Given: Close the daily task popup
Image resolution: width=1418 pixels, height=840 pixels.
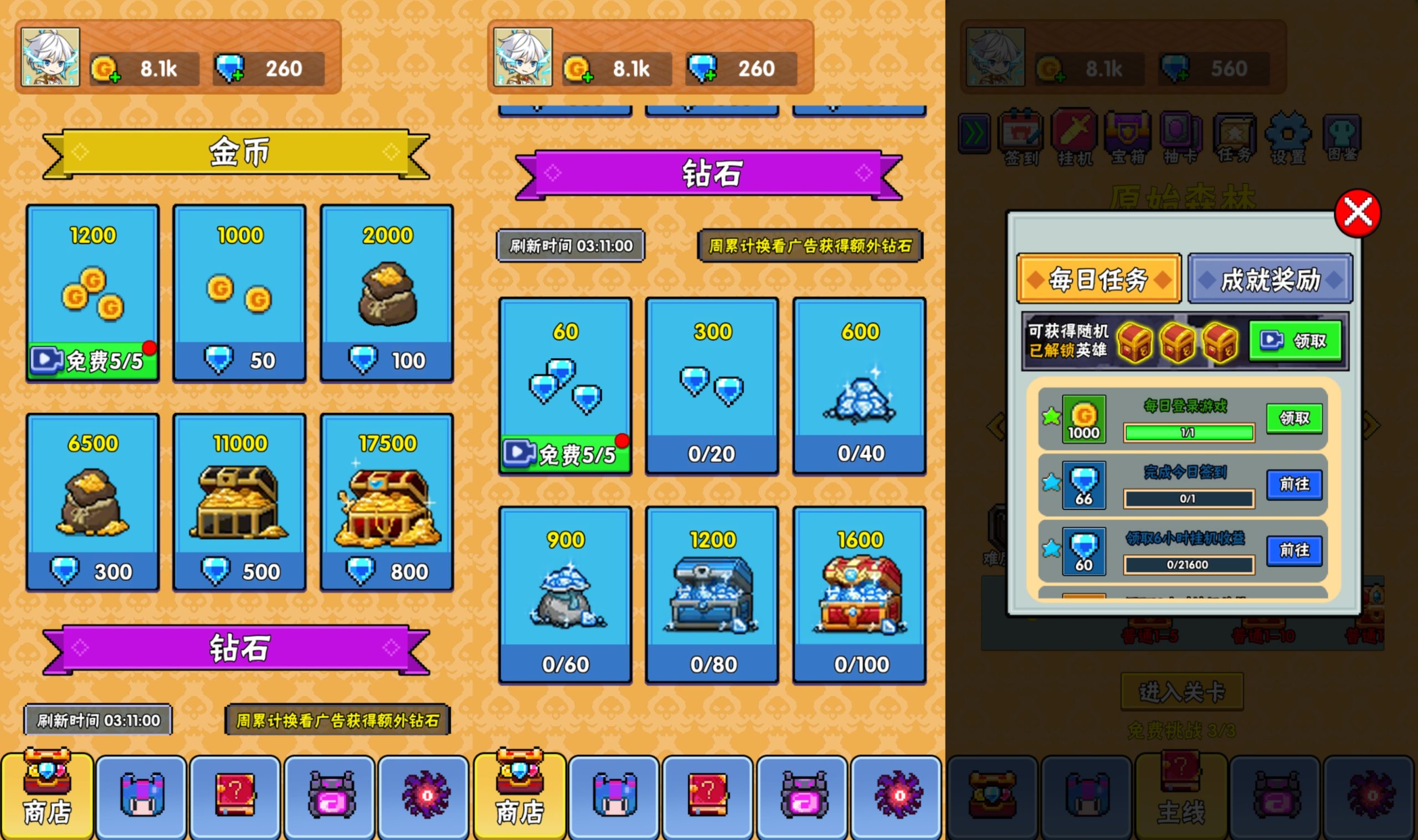Looking at the screenshot, I should click(x=1357, y=213).
